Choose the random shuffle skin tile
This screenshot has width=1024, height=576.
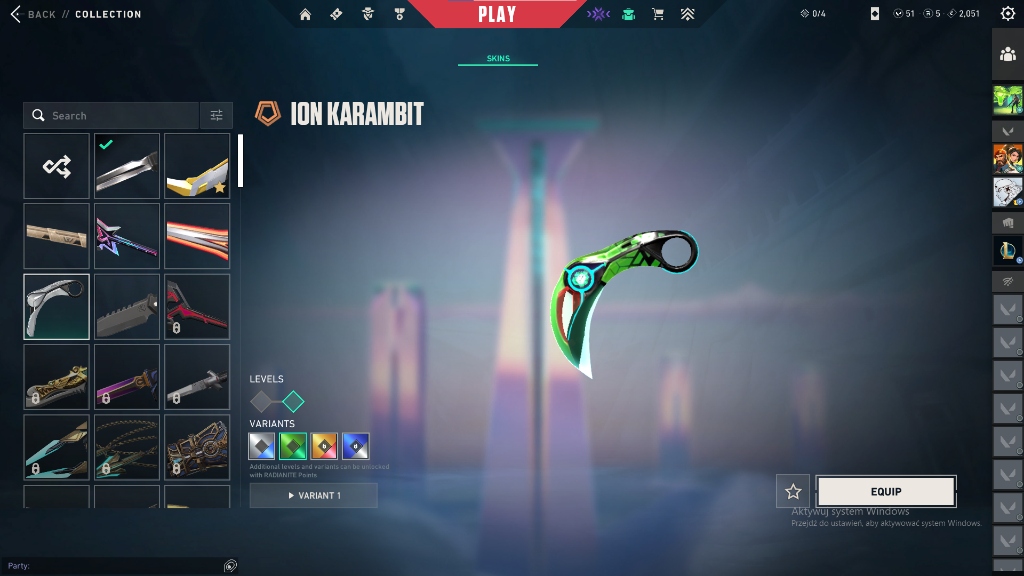click(x=57, y=166)
